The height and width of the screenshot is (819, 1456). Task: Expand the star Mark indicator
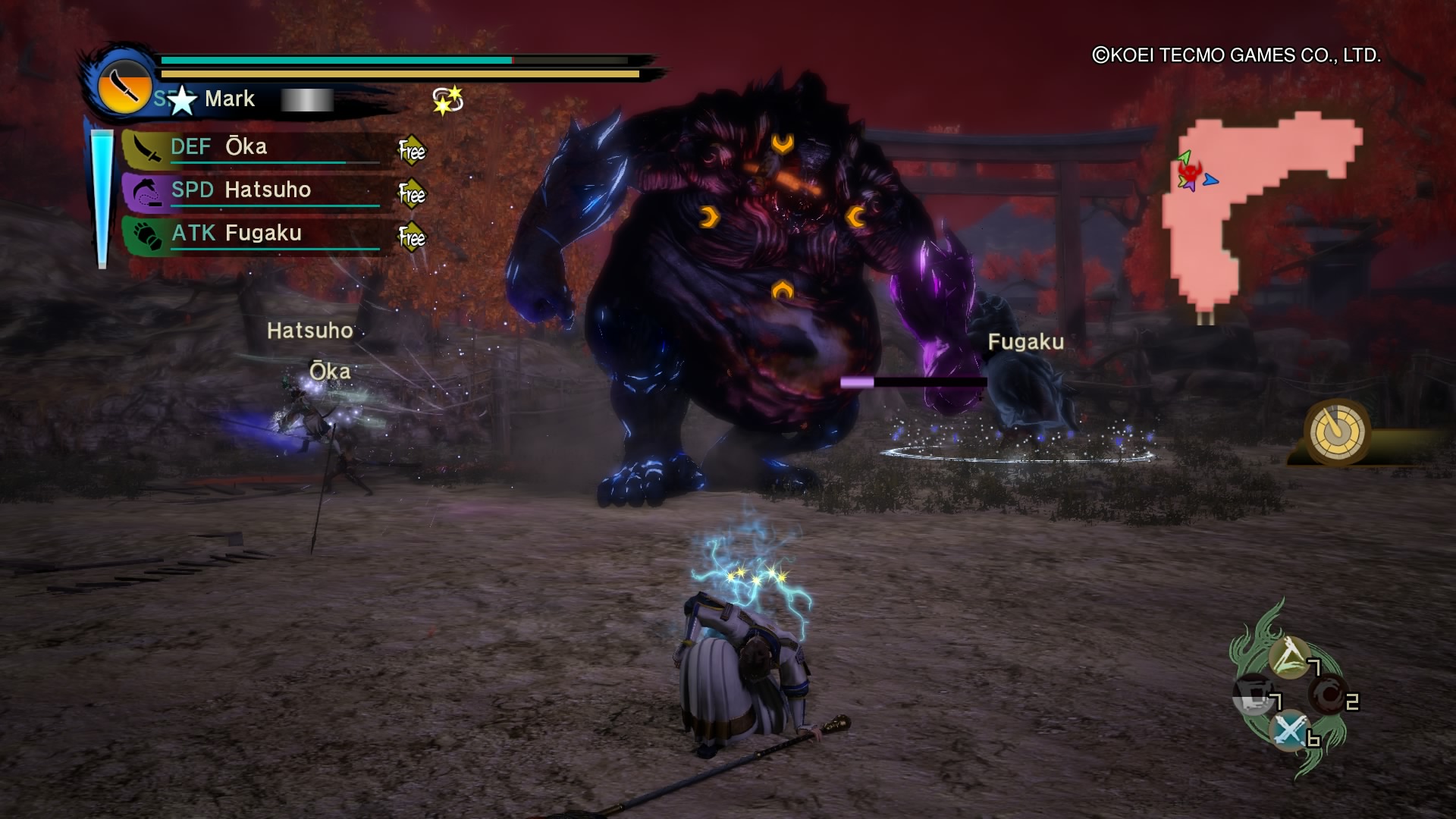pyautogui.click(x=184, y=101)
